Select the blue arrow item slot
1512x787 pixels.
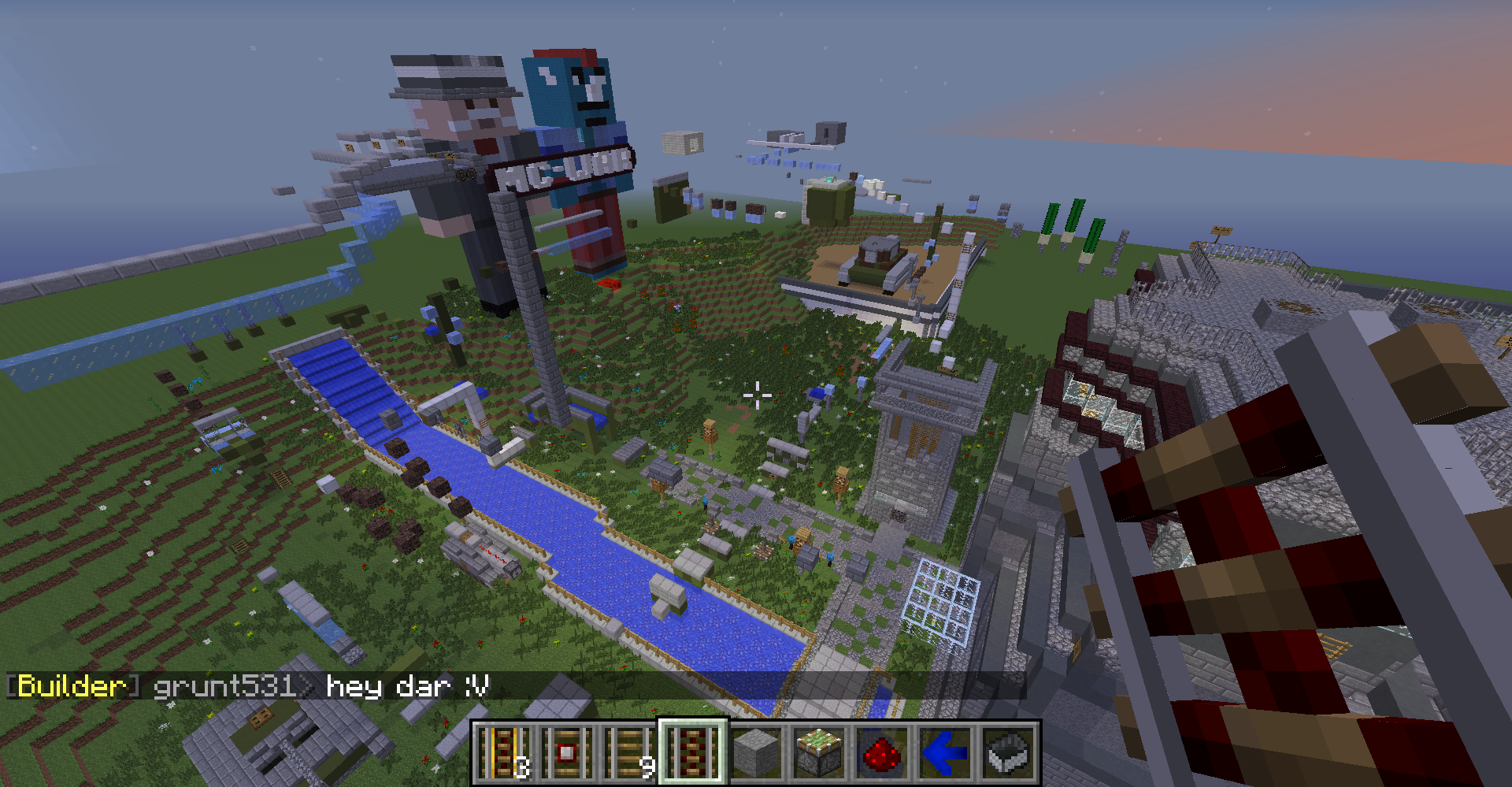[x=945, y=753]
